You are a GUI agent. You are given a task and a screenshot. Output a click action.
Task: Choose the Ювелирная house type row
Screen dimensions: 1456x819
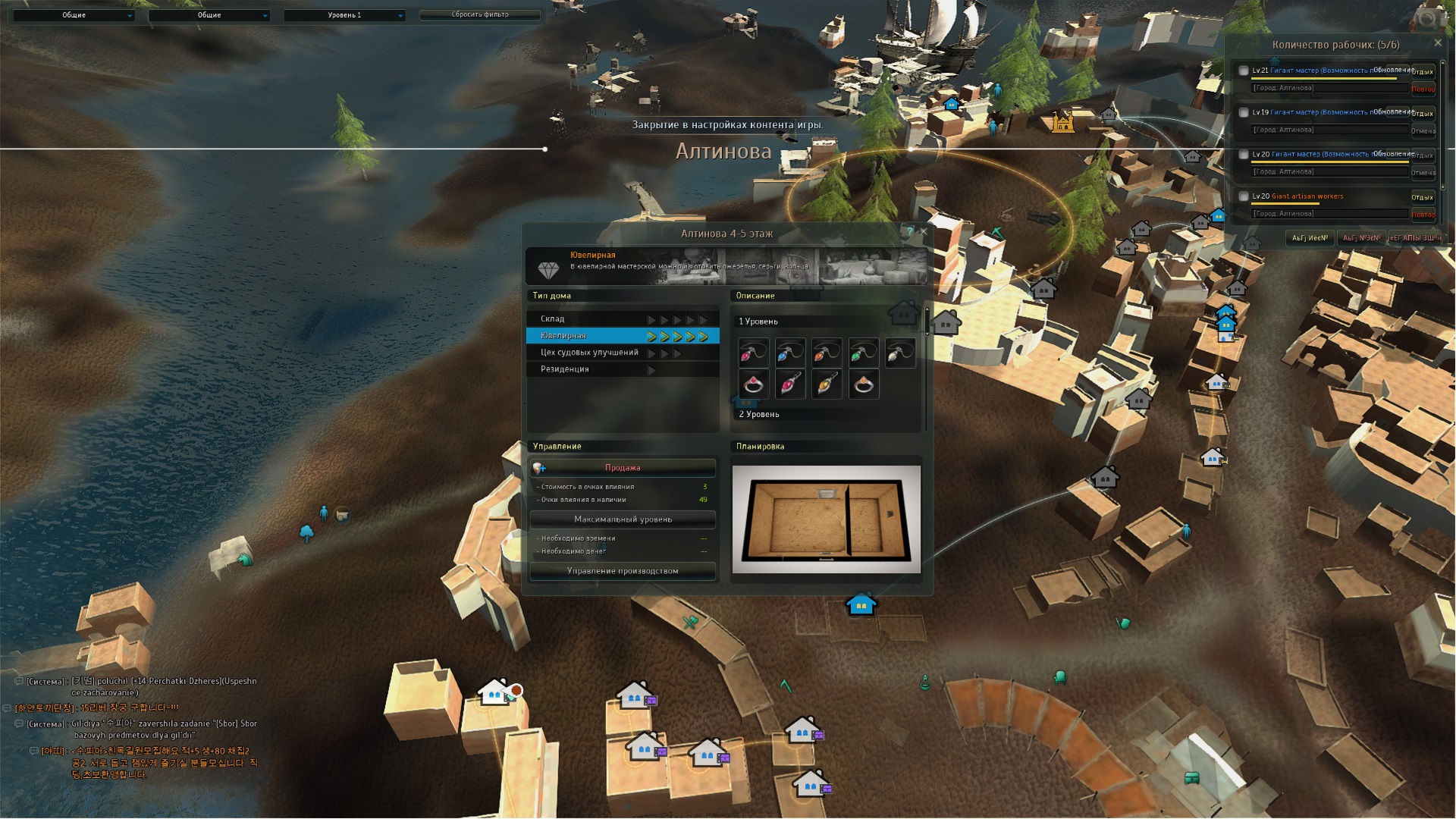pos(622,336)
